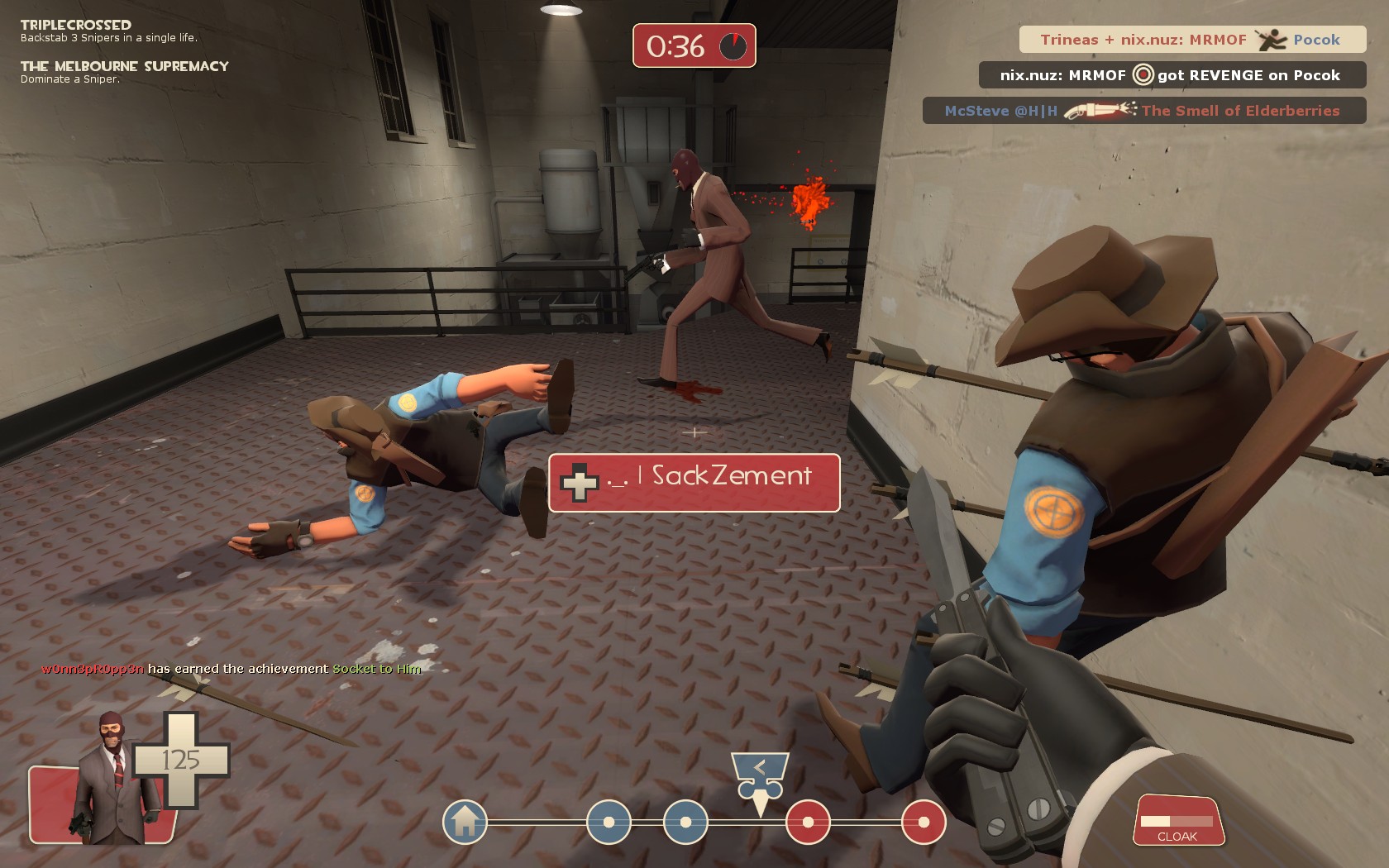This screenshot has width=1389, height=868.
Task: Click the REVENGE on Pocok feed notice
Action: click(1172, 75)
